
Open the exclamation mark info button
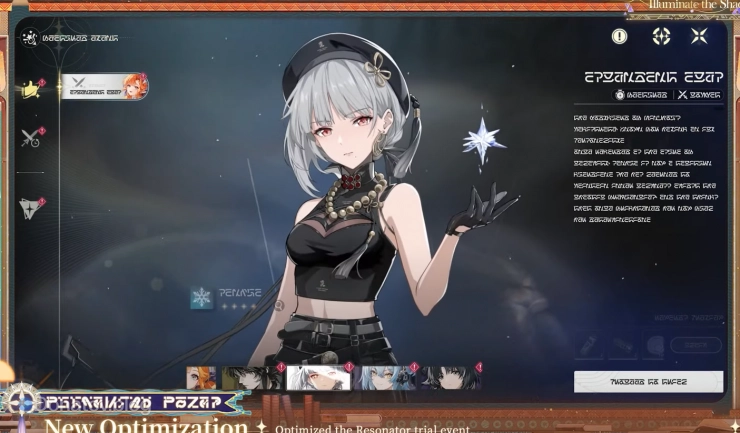pos(620,36)
